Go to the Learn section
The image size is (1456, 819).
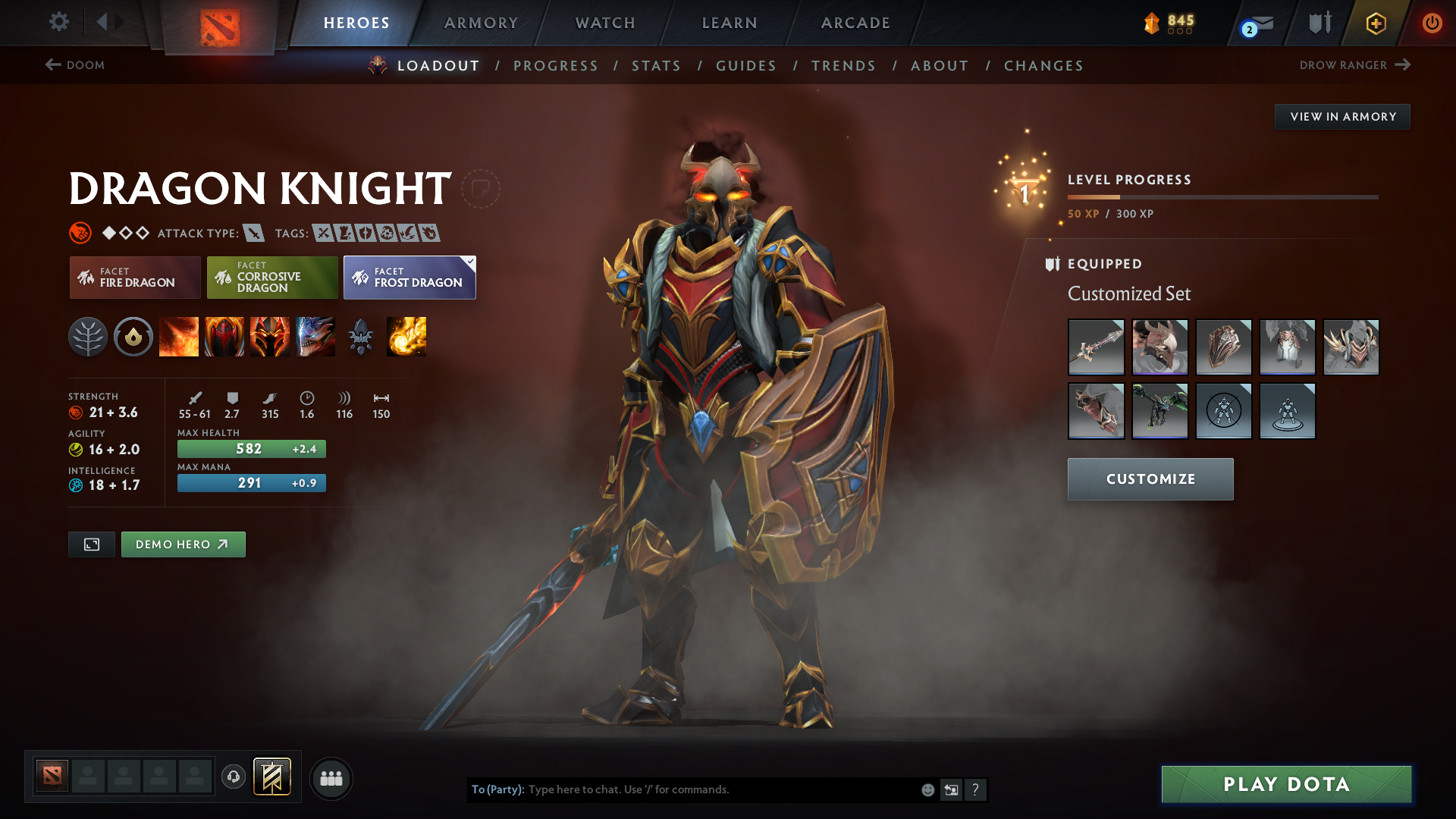click(730, 23)
